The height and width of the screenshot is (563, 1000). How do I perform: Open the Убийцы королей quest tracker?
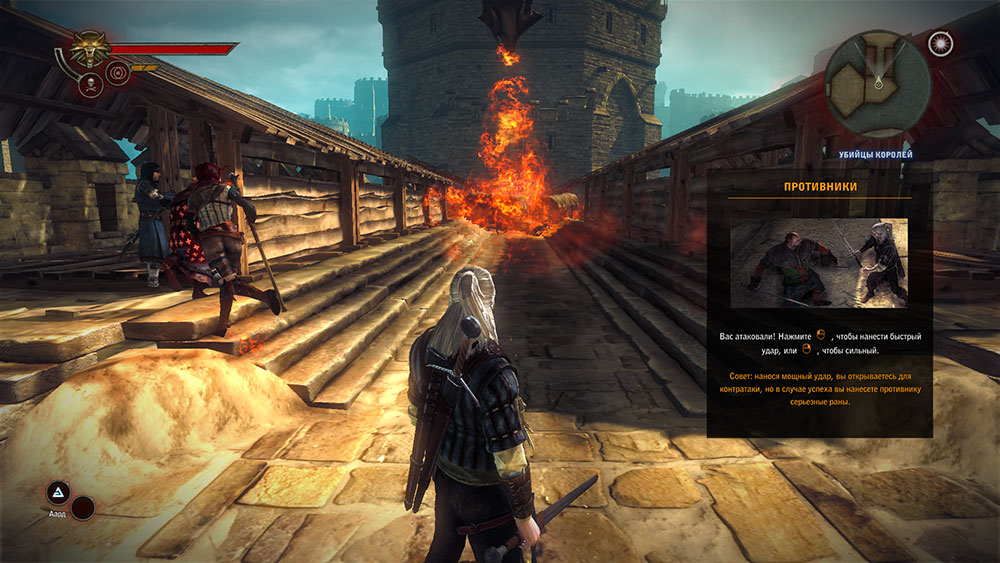click(875, 154)
